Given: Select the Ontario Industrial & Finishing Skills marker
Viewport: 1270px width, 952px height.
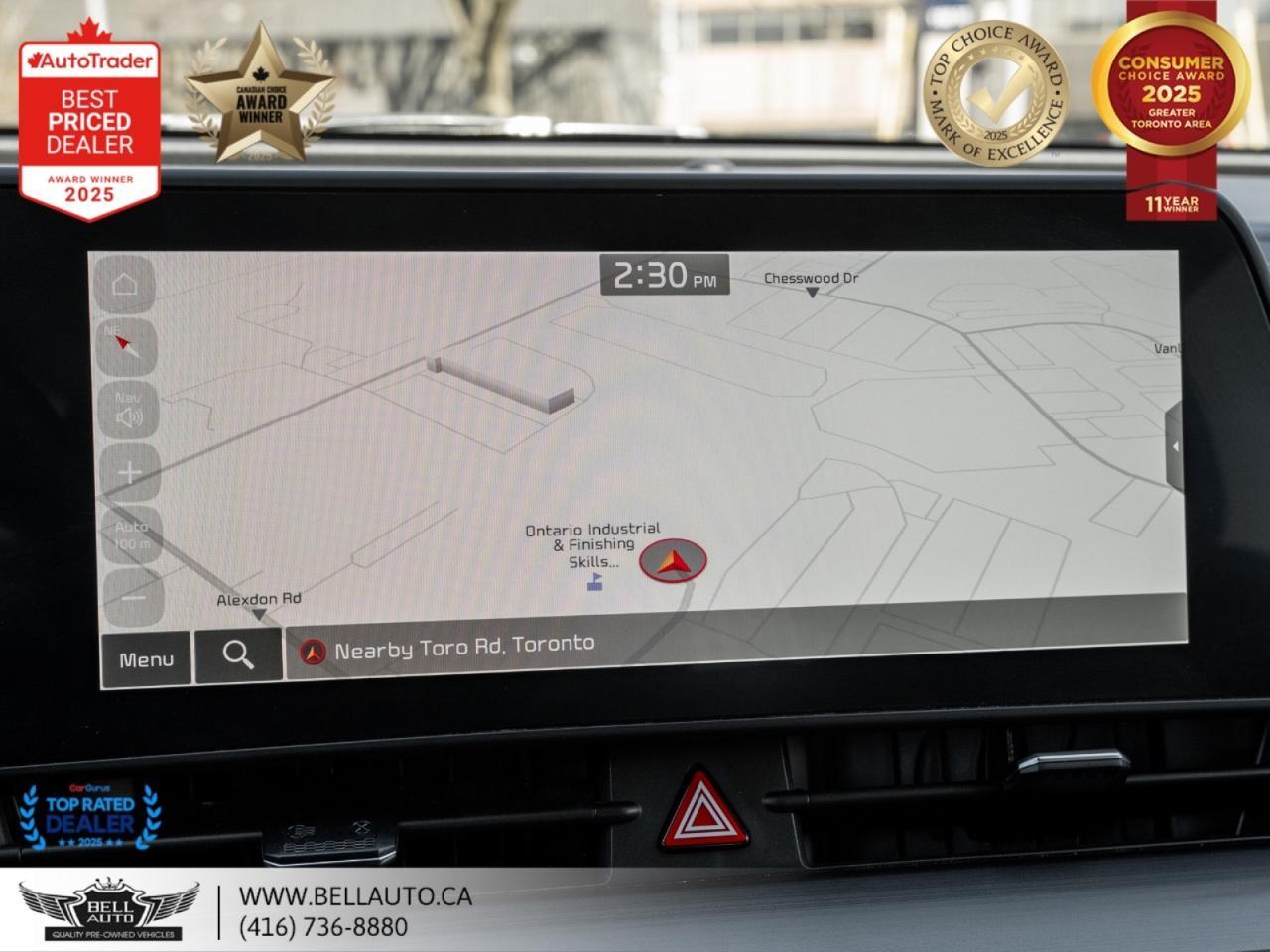Looking at the screenshot, I should [594, 582].
